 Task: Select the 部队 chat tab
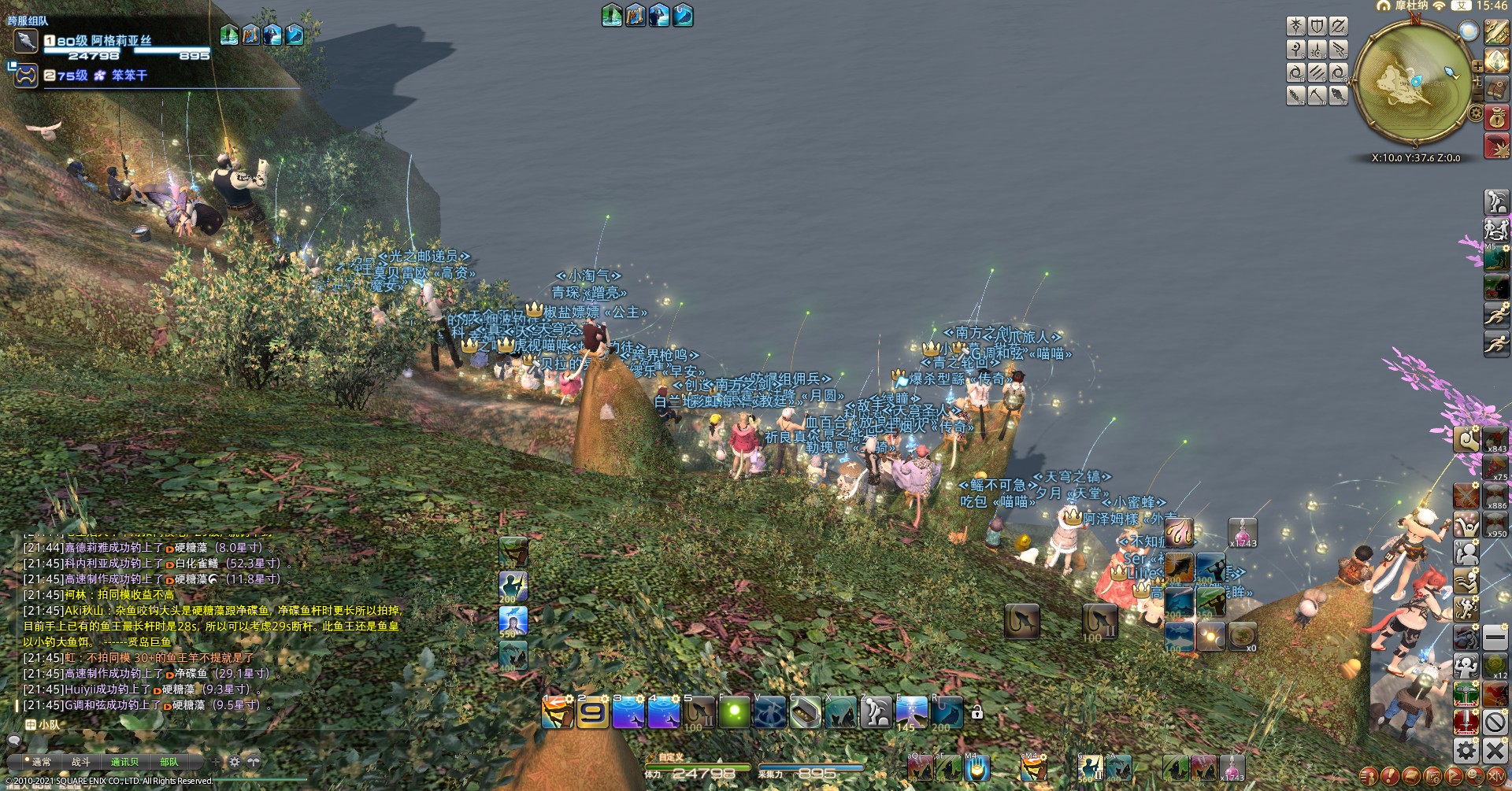coord(169,762)
